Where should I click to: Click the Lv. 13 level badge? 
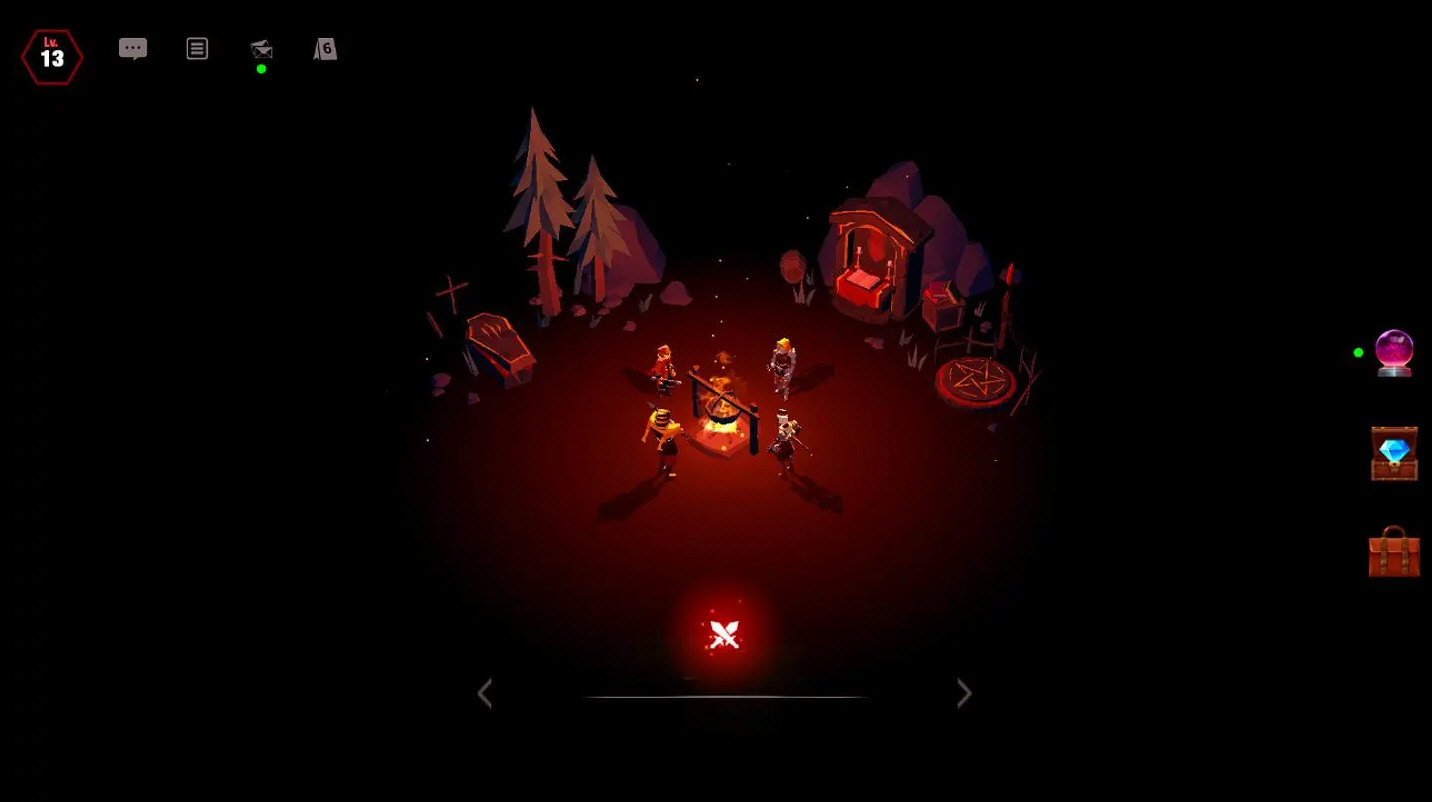coord(52,55)
